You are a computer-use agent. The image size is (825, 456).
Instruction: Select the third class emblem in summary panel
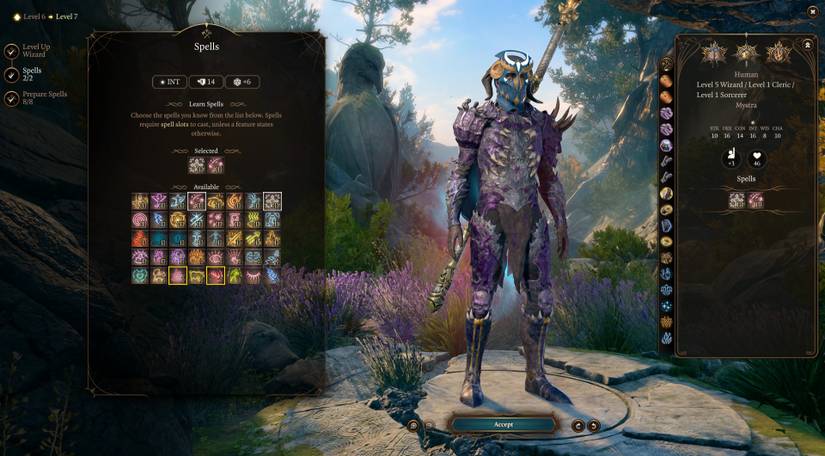778,52
